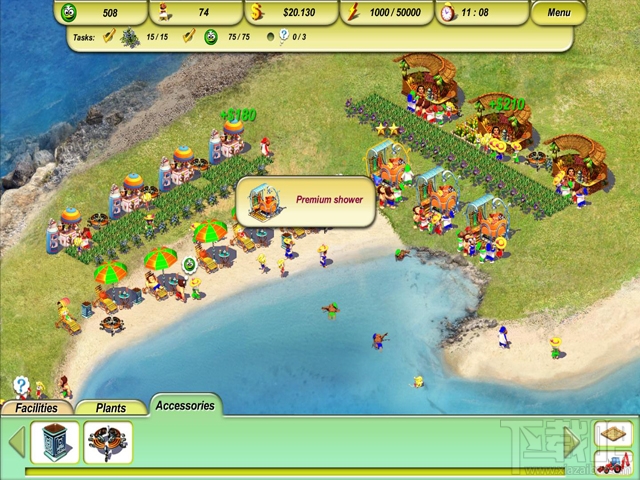640x480 pixels.
Task: Choose the blue trash bin accessory
Action: point(55,442)
